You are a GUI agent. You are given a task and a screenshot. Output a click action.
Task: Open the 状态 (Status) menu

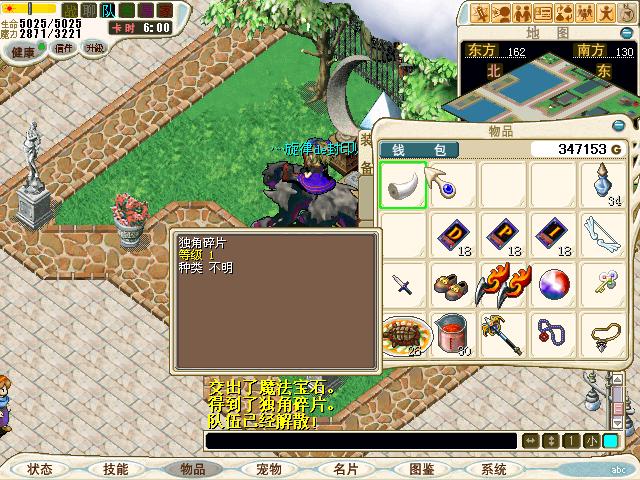40,468
